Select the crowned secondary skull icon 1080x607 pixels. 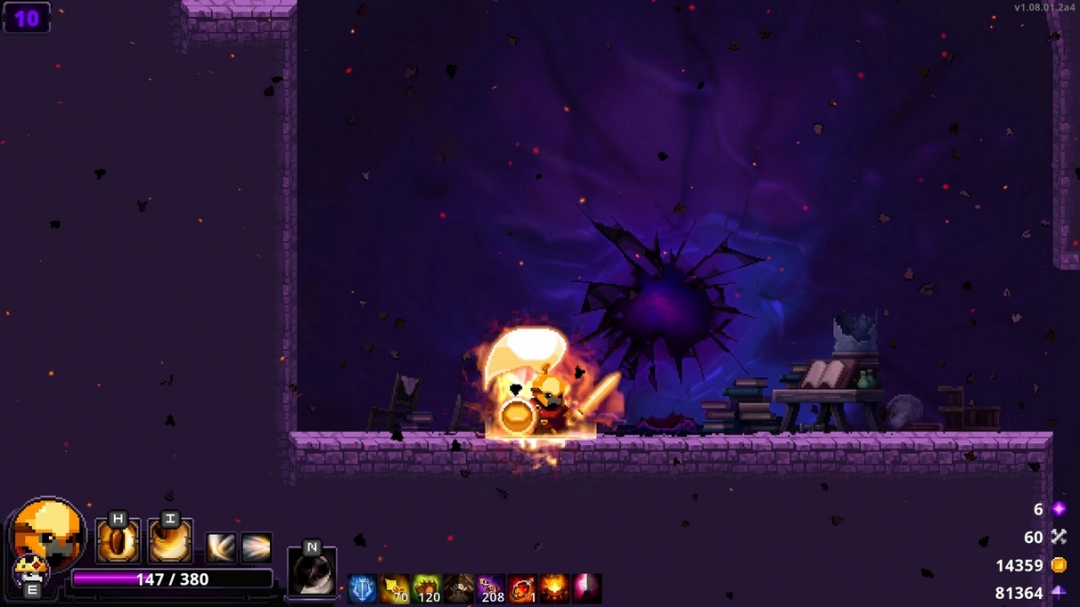tap(29, 571)
